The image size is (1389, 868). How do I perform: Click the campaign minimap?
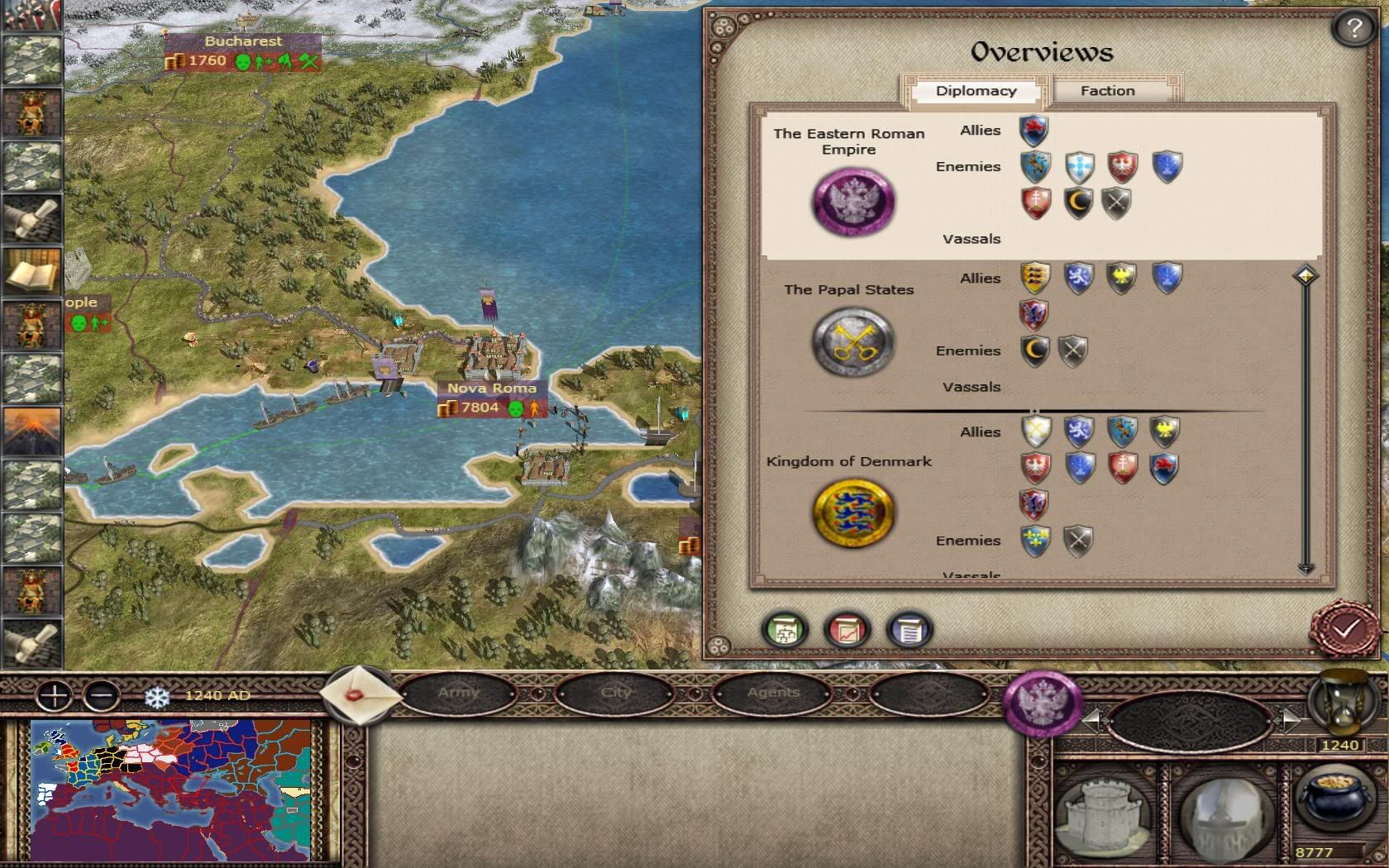[x=169, y=789]
